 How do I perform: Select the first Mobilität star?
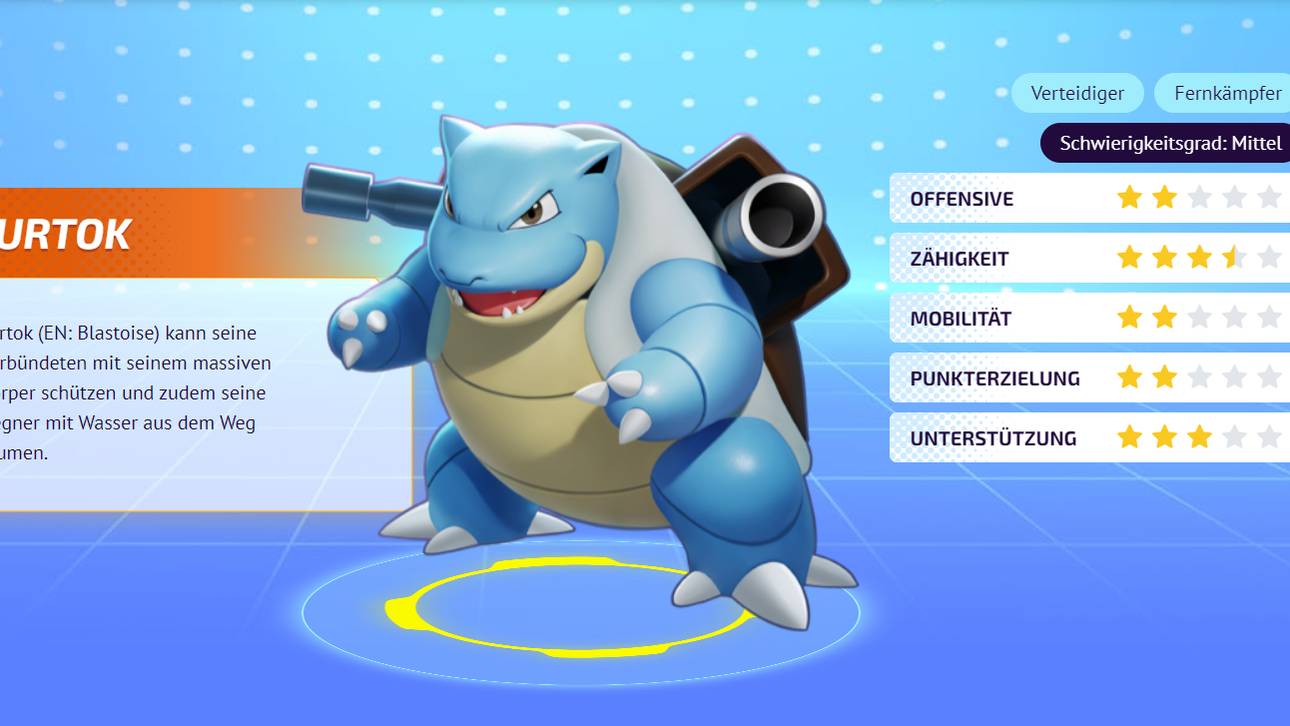click(x=1129, y=317)
